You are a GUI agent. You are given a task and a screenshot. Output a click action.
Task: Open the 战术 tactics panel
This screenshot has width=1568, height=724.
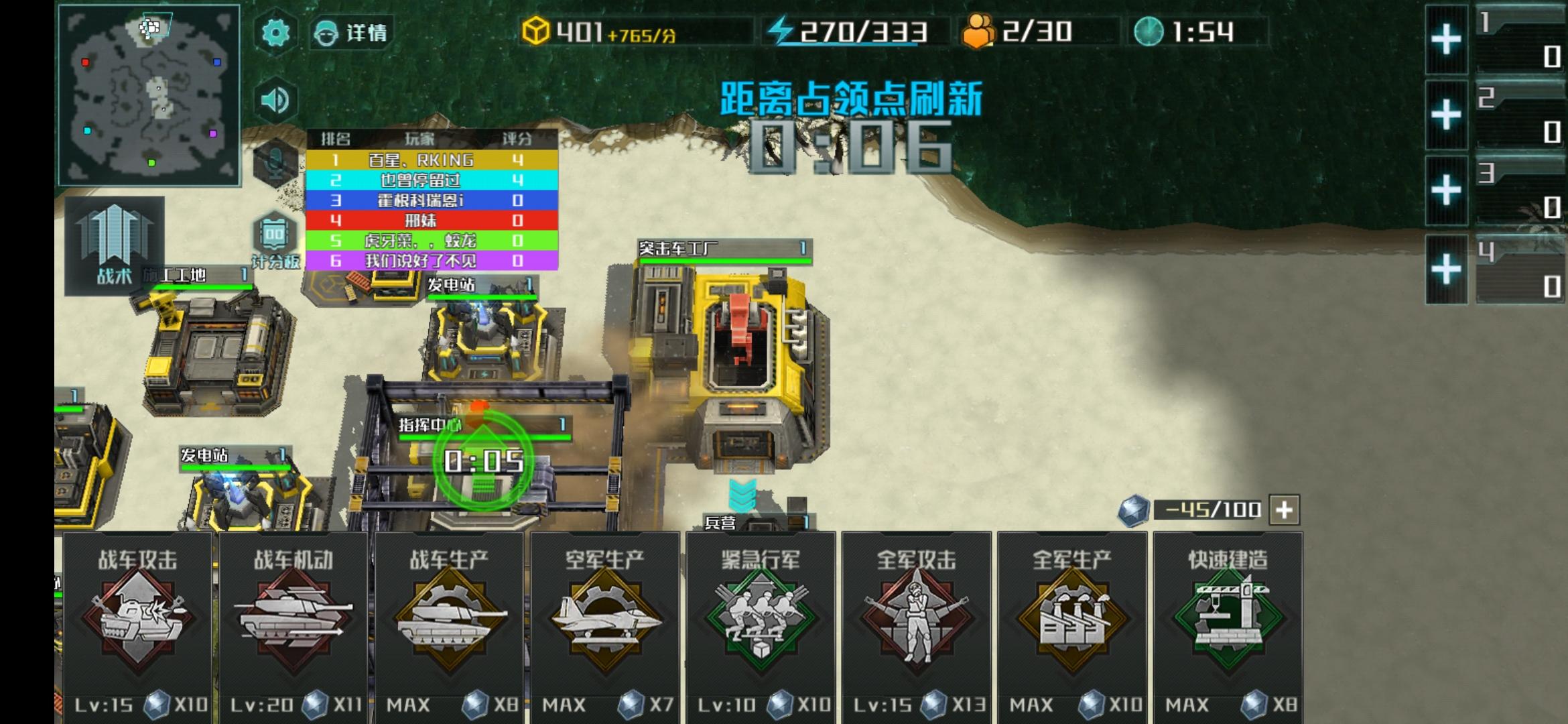(115, 245)
